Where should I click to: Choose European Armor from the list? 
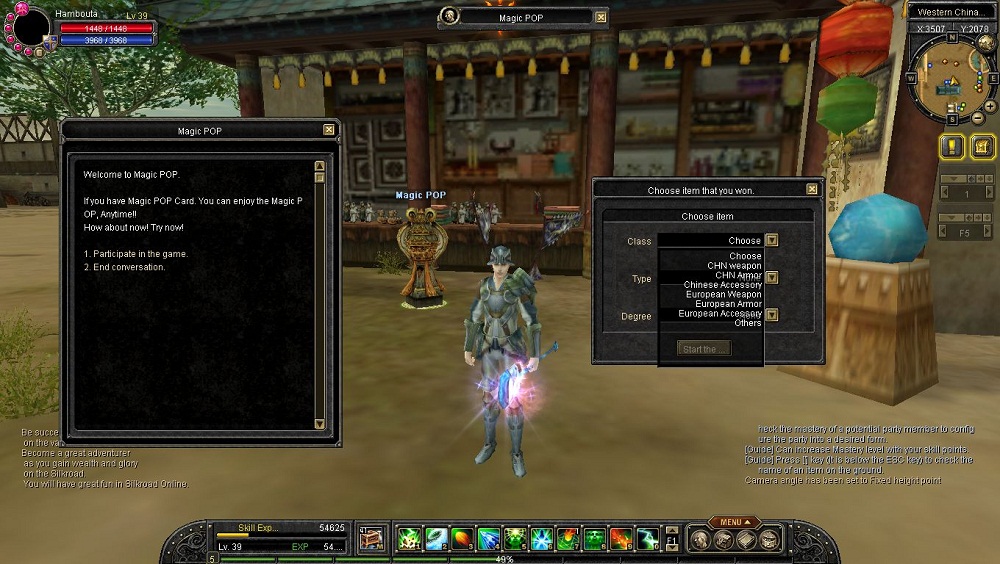[x=728, y=304]
